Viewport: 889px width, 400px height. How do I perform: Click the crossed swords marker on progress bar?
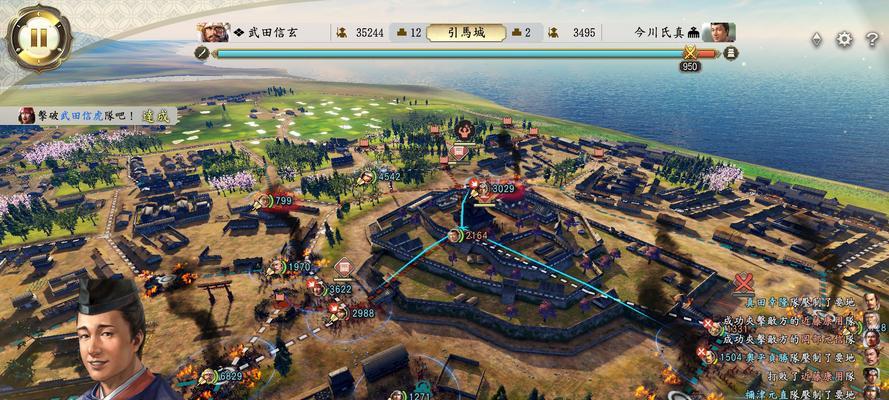pyautogui.click(x=689, y=52)
